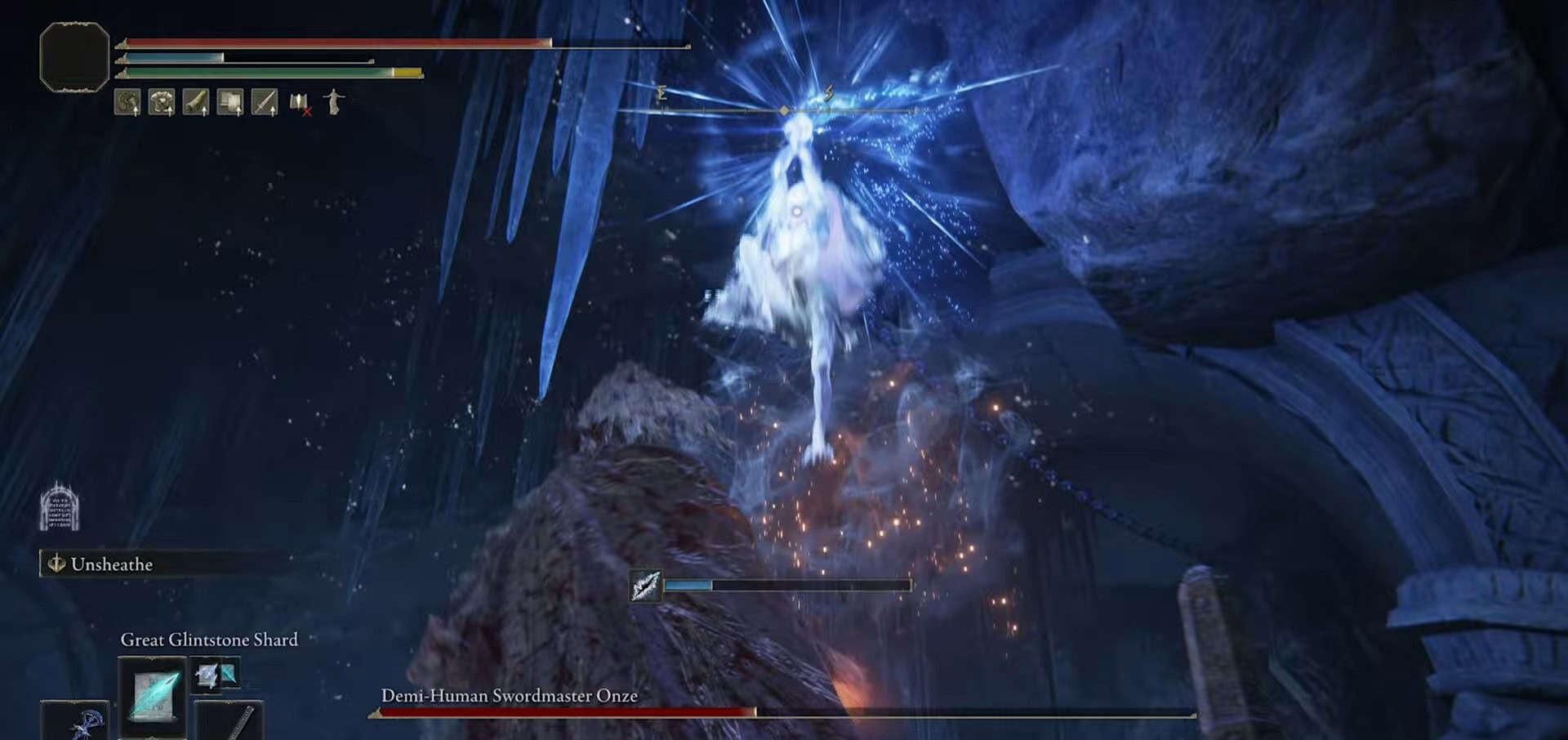This screenshot has width=1568, height=740.
Task: Inspect the horn-shaped buff status icon
Action: (196, 102)
